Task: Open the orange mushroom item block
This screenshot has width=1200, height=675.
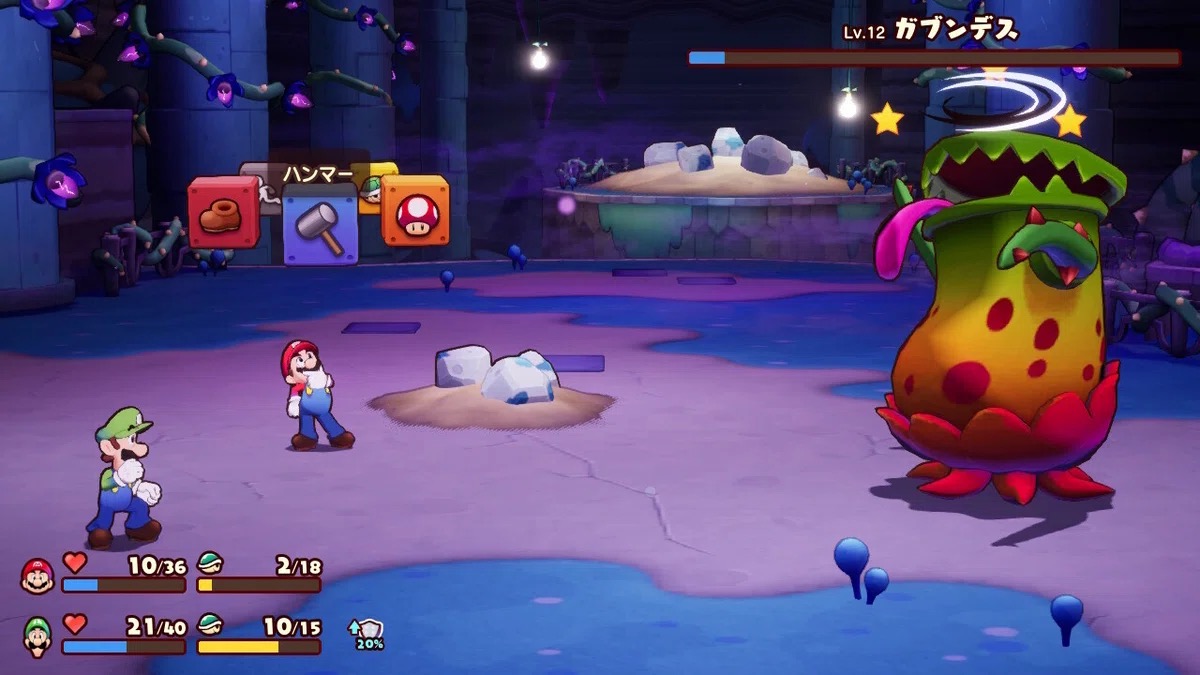Action: click(415, 212)
